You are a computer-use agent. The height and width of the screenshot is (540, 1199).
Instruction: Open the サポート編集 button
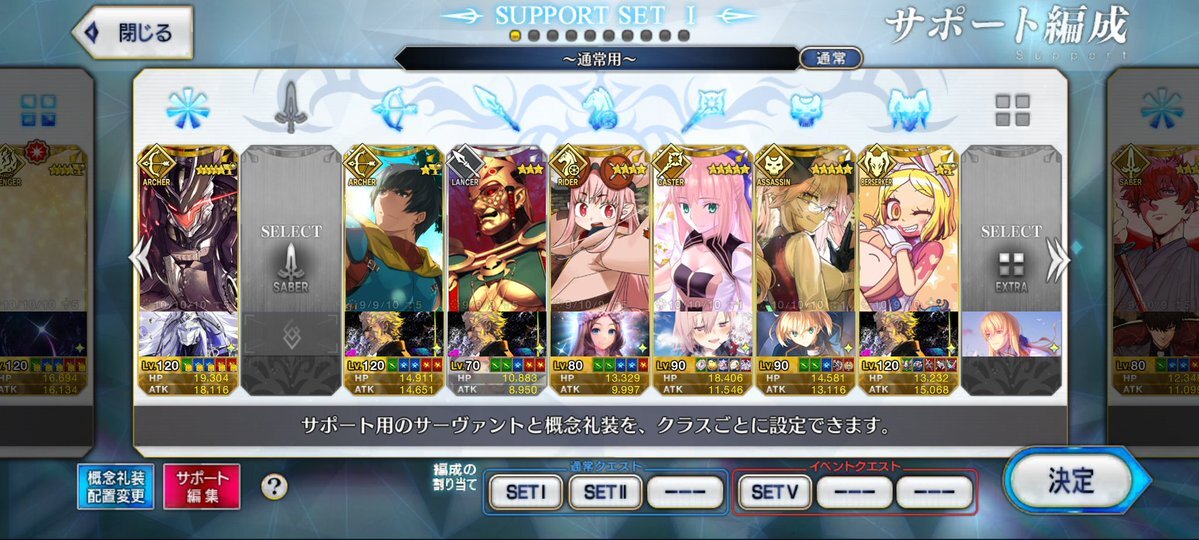pos(201,486)
